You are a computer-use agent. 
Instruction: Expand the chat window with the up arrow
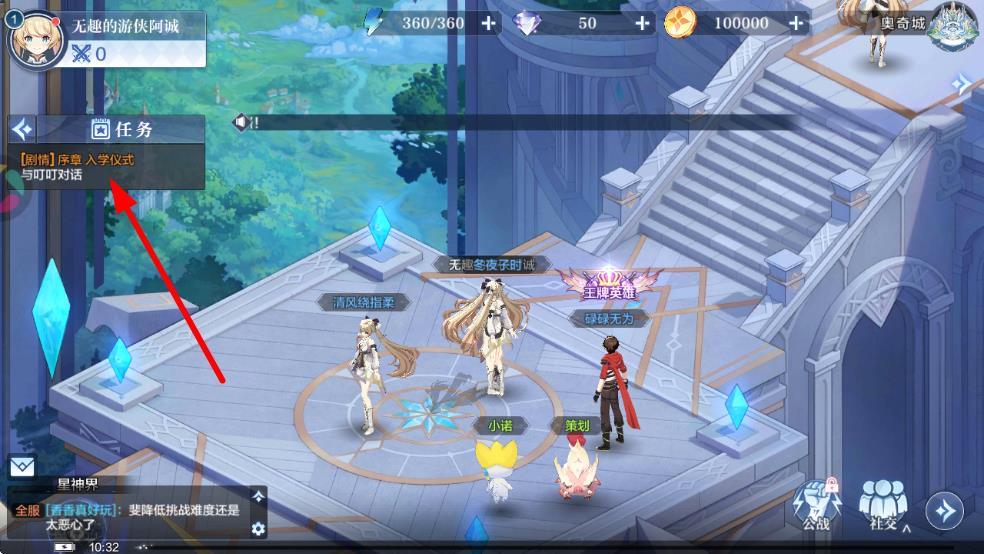point(258,497)
